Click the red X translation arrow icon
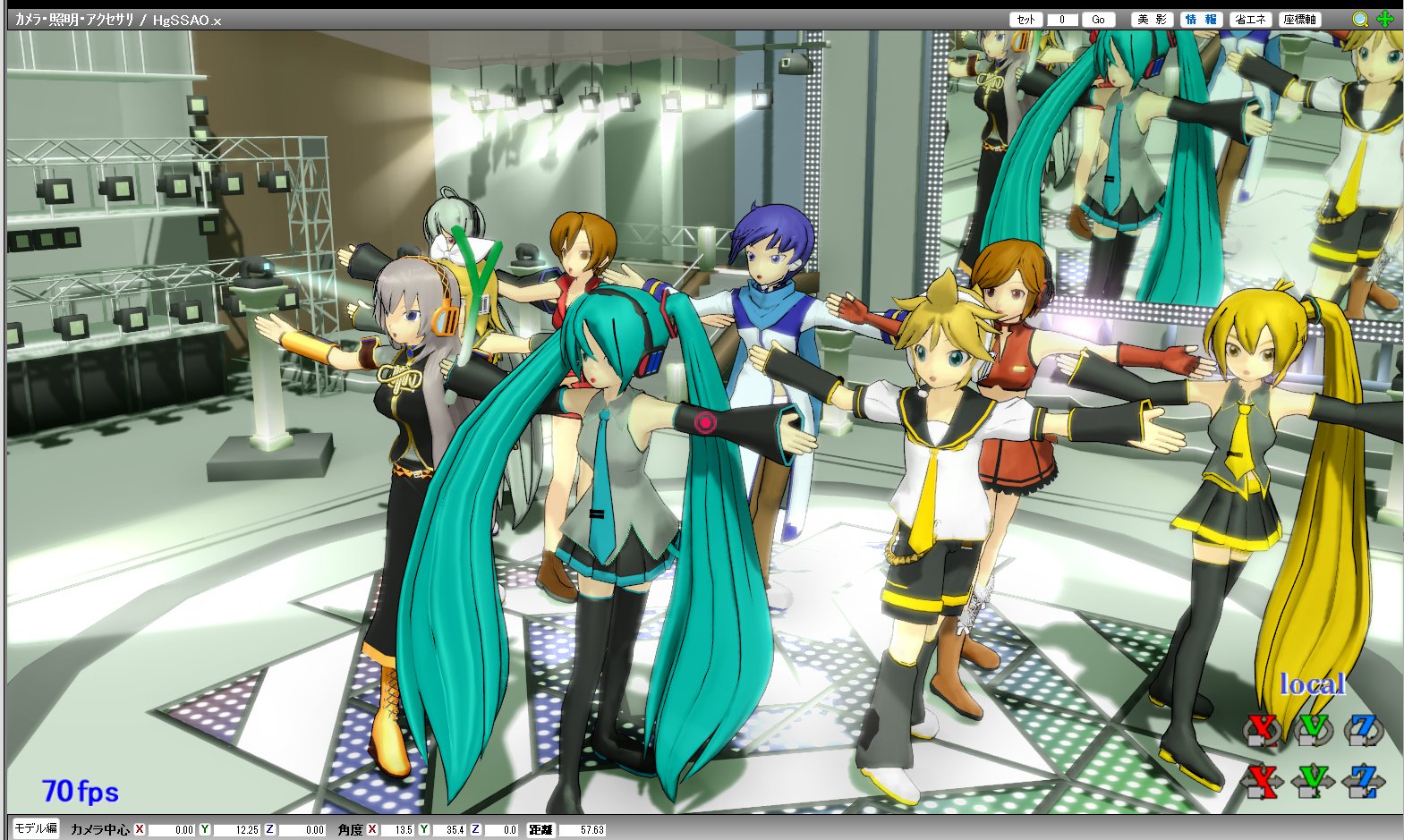1404x840 pixels. tap(1261, 781)
